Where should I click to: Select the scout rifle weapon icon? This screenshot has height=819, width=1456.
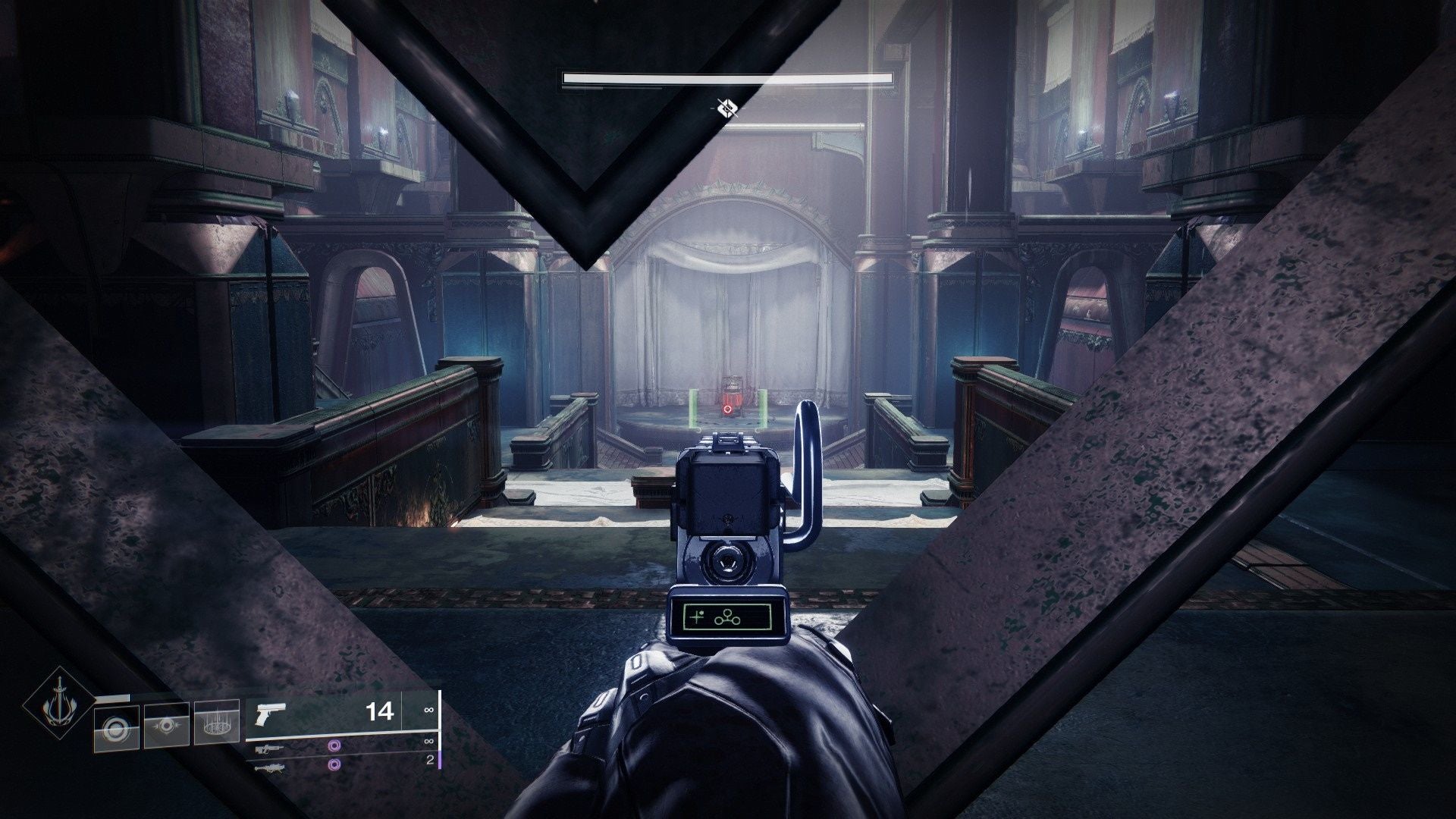(270, 750)
